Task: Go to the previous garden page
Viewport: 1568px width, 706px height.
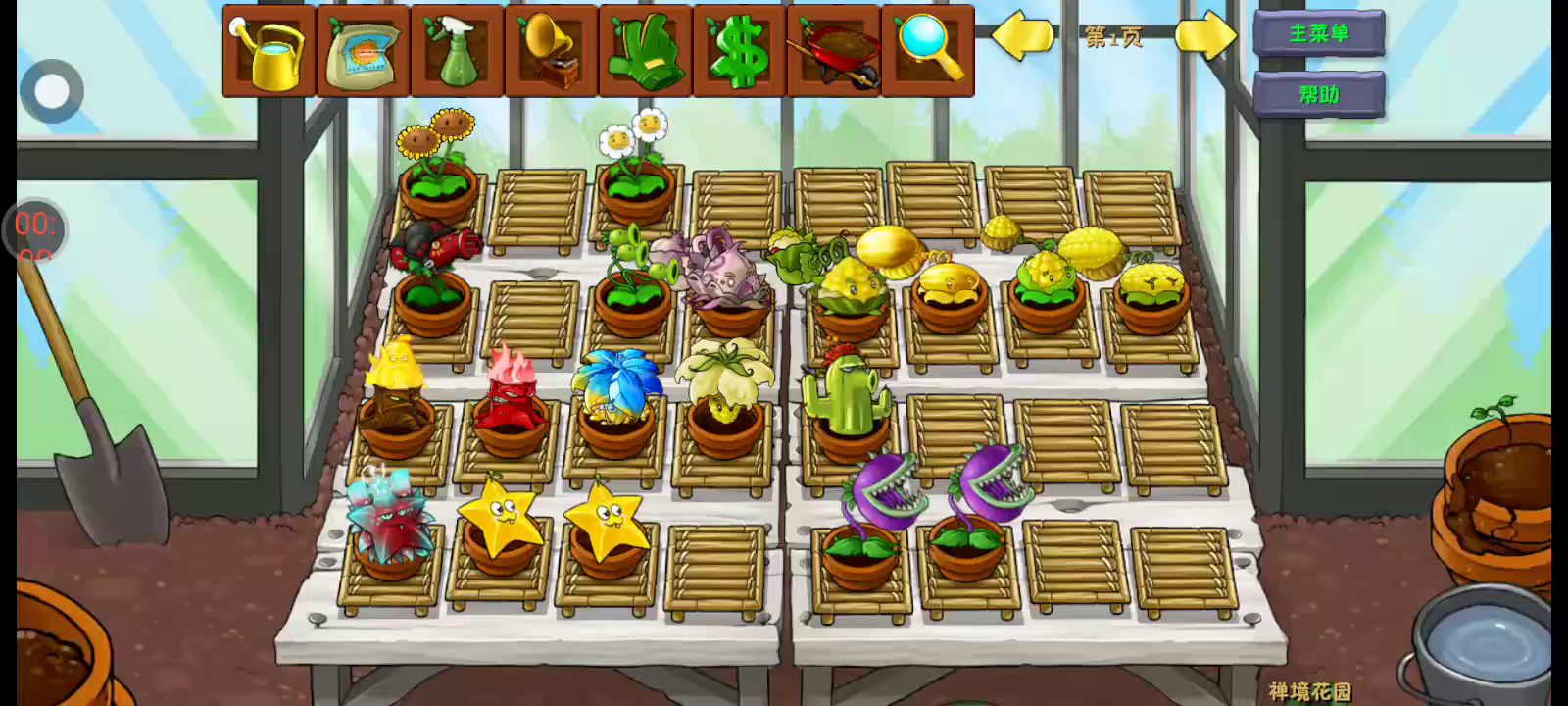Action: pyautogui.click(x=1023, y=36)
